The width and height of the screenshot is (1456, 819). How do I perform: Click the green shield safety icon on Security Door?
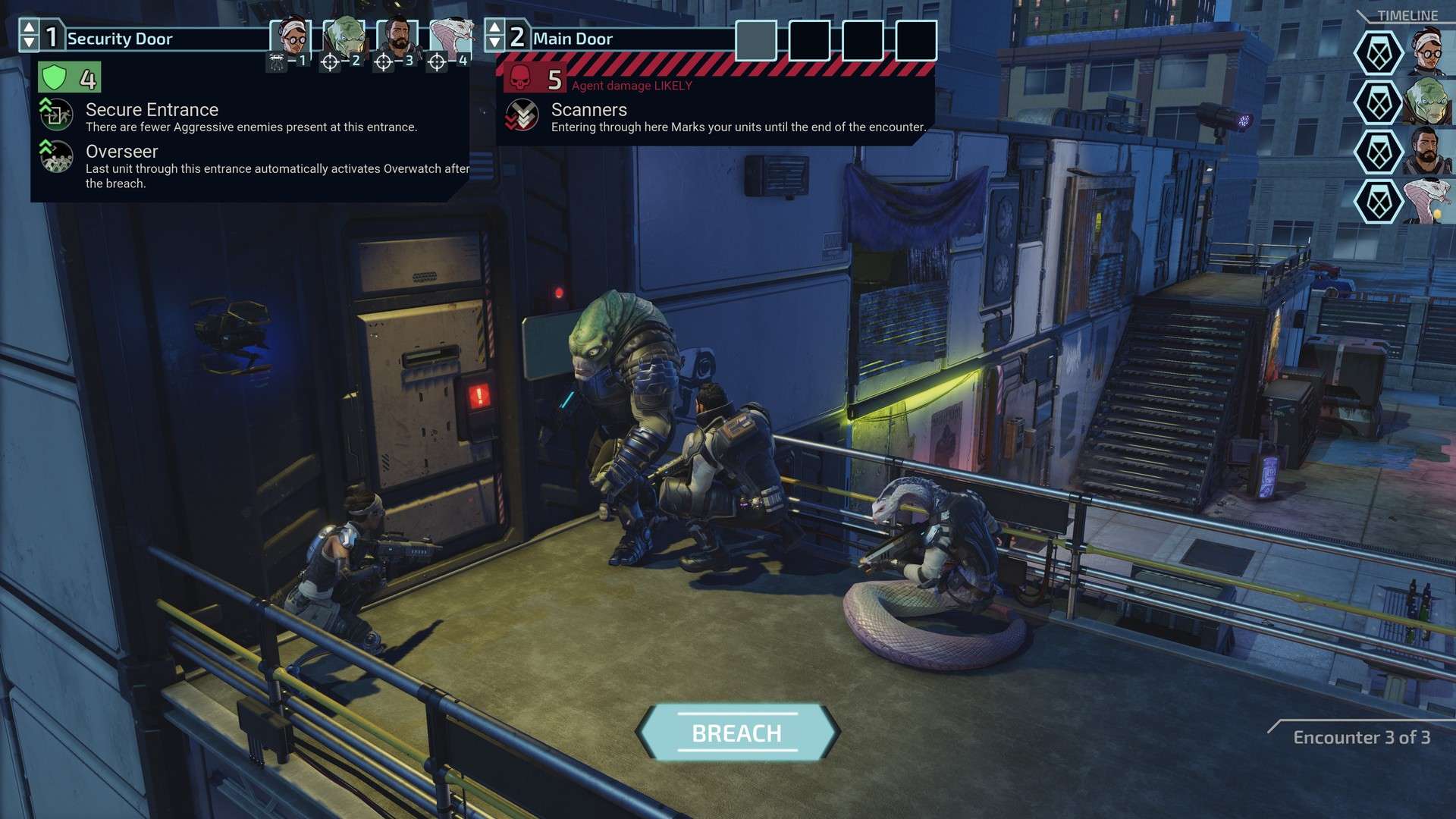[x=55, y=76]
